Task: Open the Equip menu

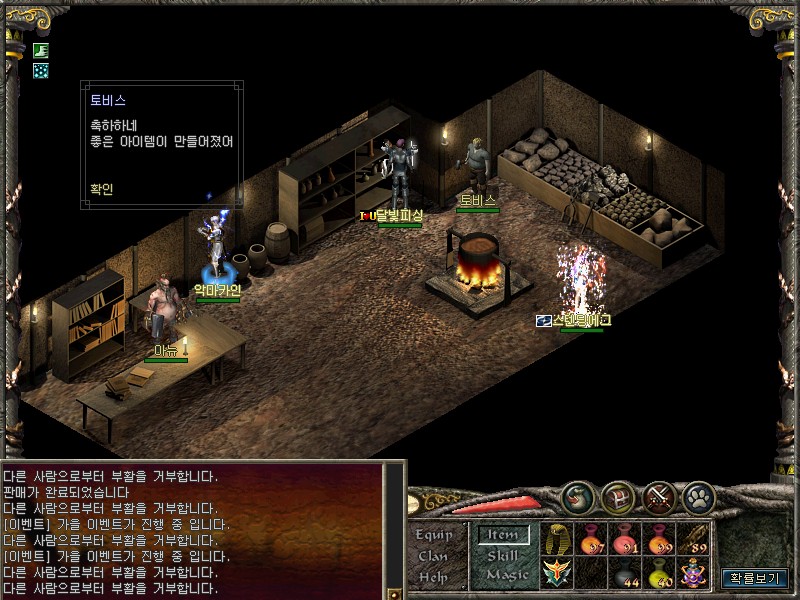Action: [435, 534]
